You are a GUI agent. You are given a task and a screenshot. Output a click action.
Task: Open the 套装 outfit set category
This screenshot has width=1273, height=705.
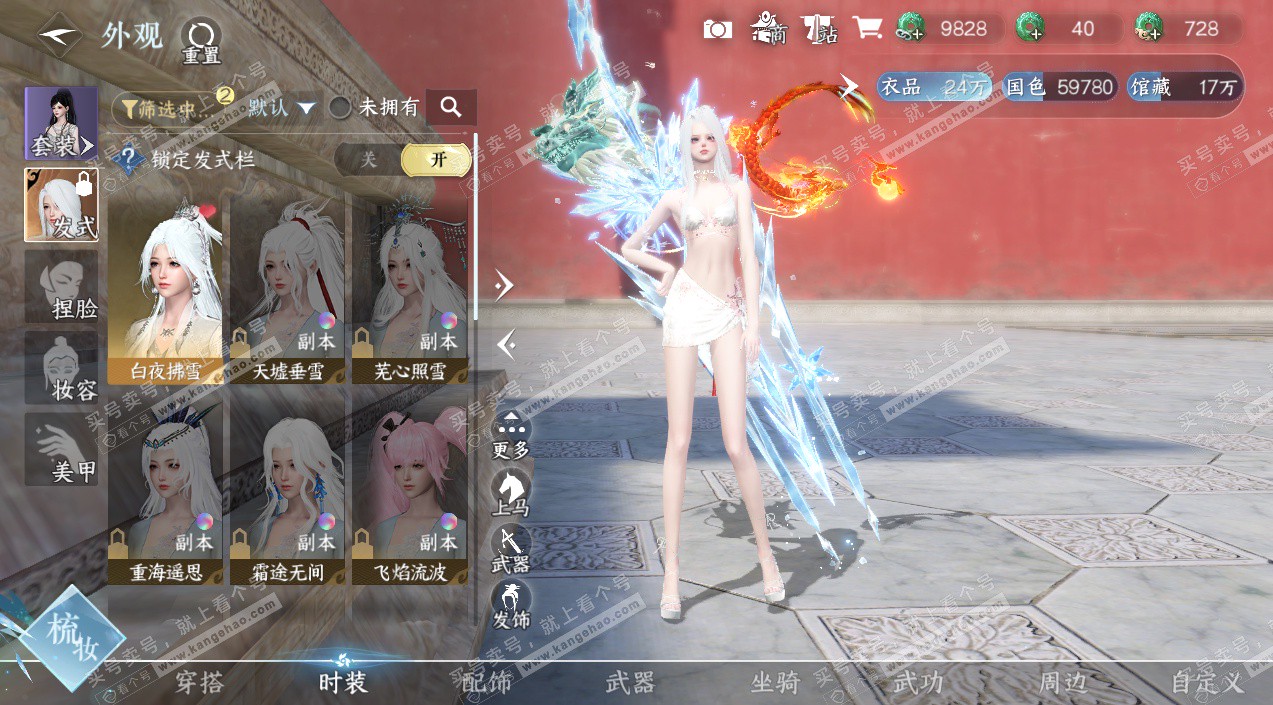coord(61,123)
